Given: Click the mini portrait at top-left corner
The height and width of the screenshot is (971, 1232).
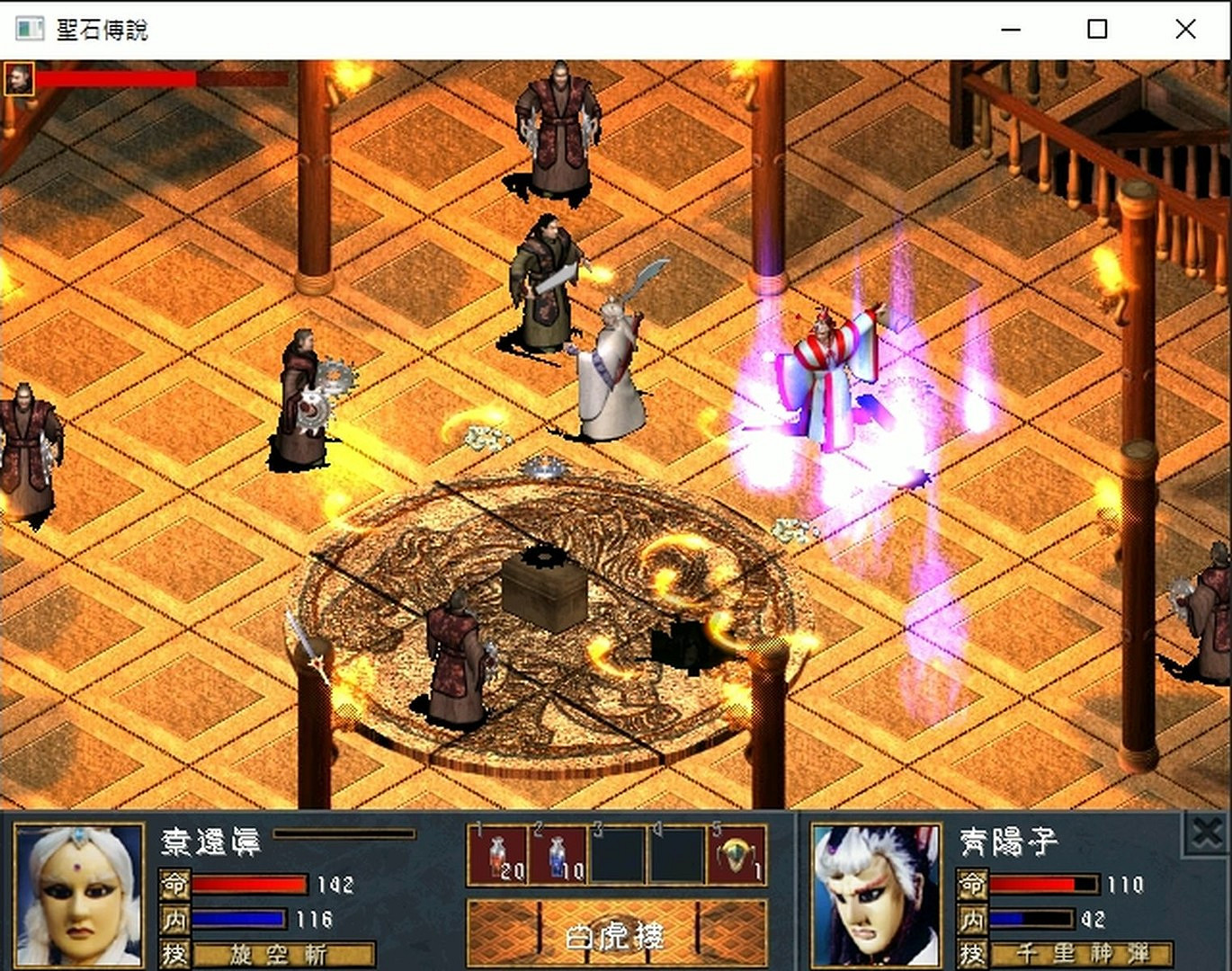Looking at the screenshot, I should (x=18, y=79).
